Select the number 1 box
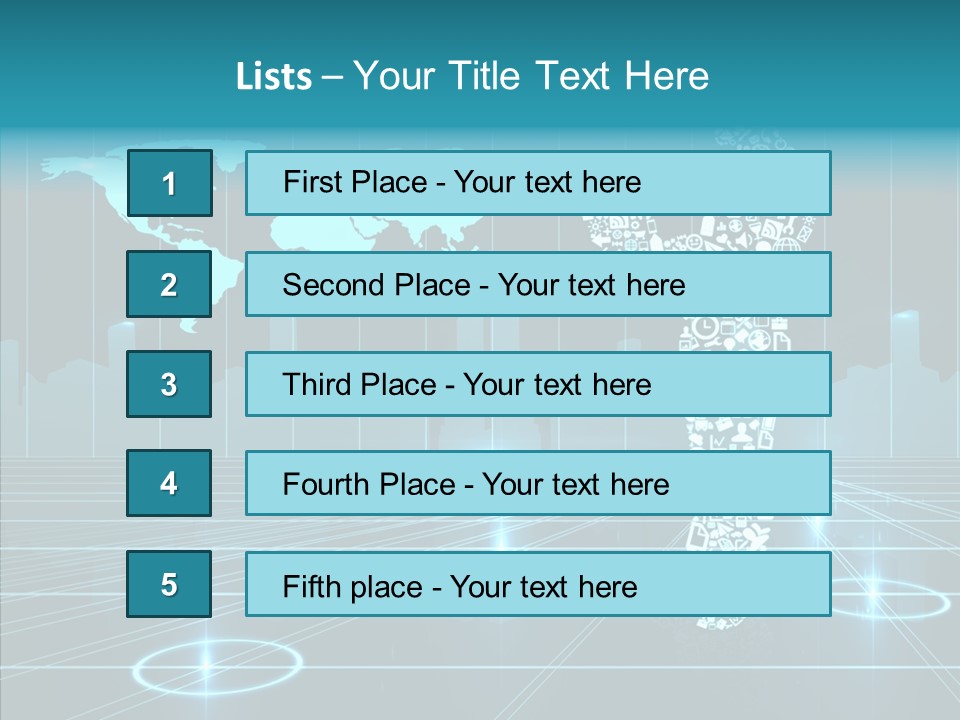The image size is (960, 720). (x=169, y=183)
